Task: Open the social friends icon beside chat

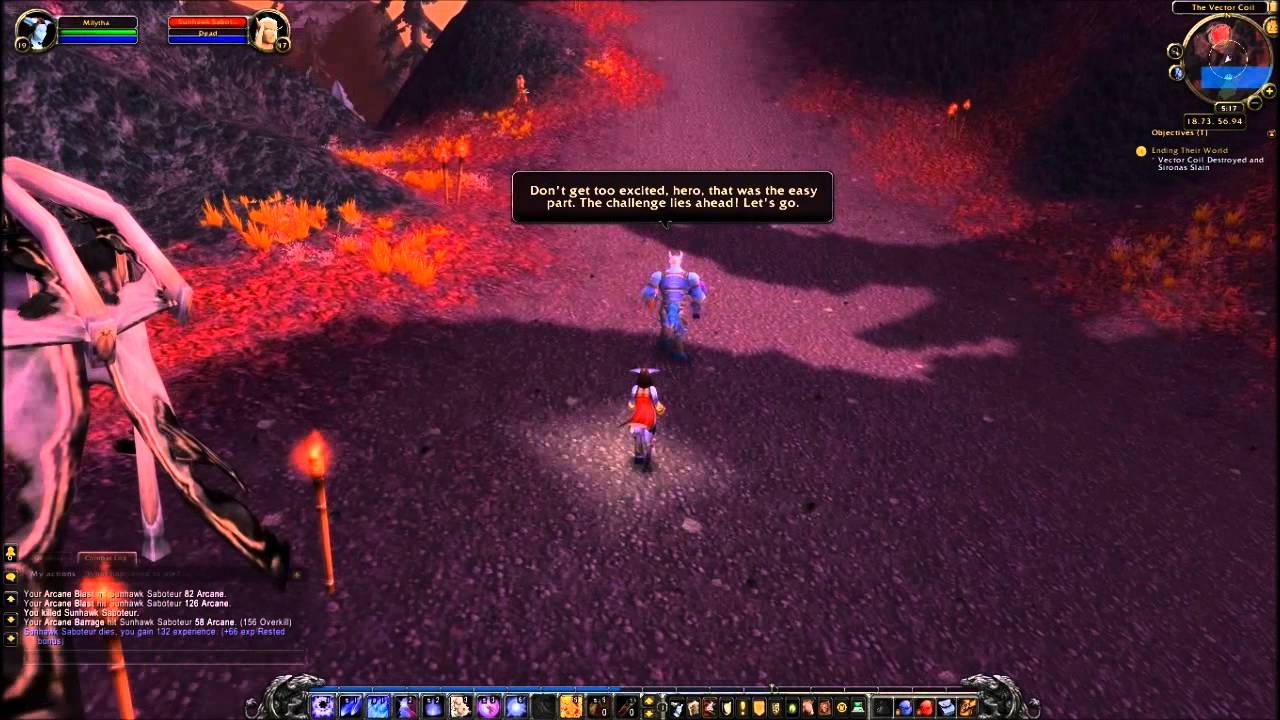Action: (8, 553)
